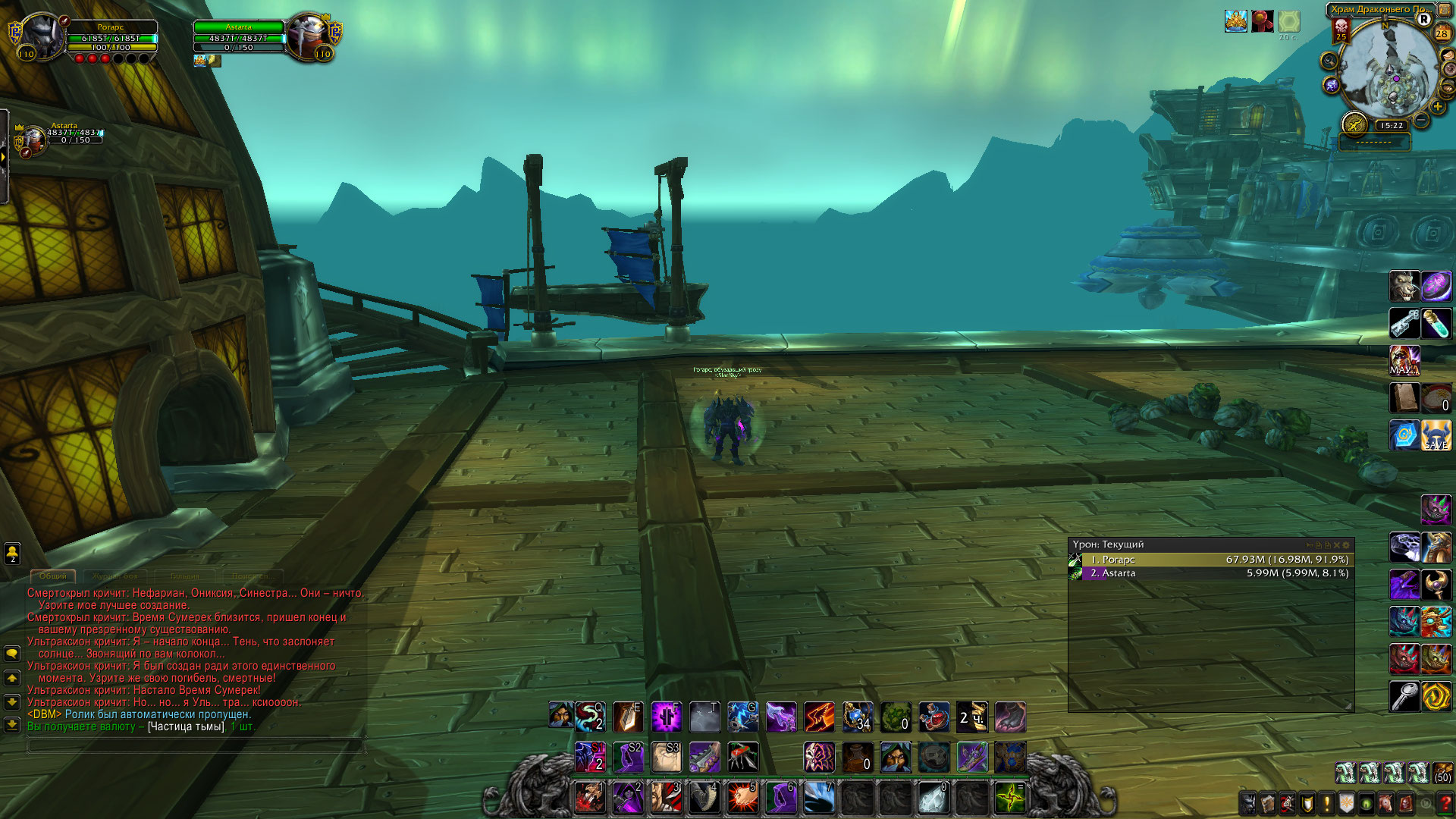Image resolution: width=1456 pixels, height=819 pixels.
Task: Open the character info micro button
Action: [x=1248, y=803]
